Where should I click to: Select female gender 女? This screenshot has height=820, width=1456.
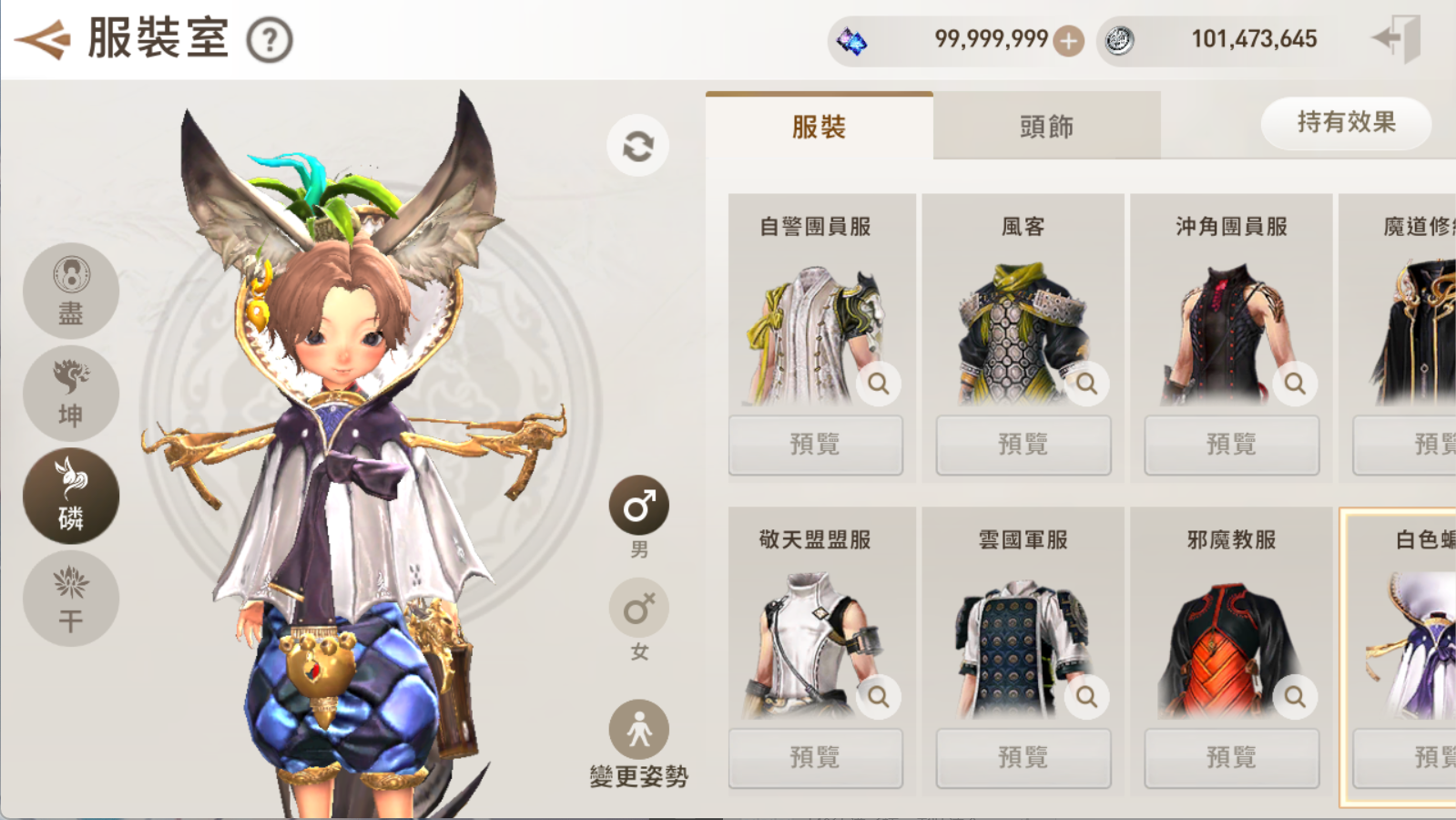[638, 609]
